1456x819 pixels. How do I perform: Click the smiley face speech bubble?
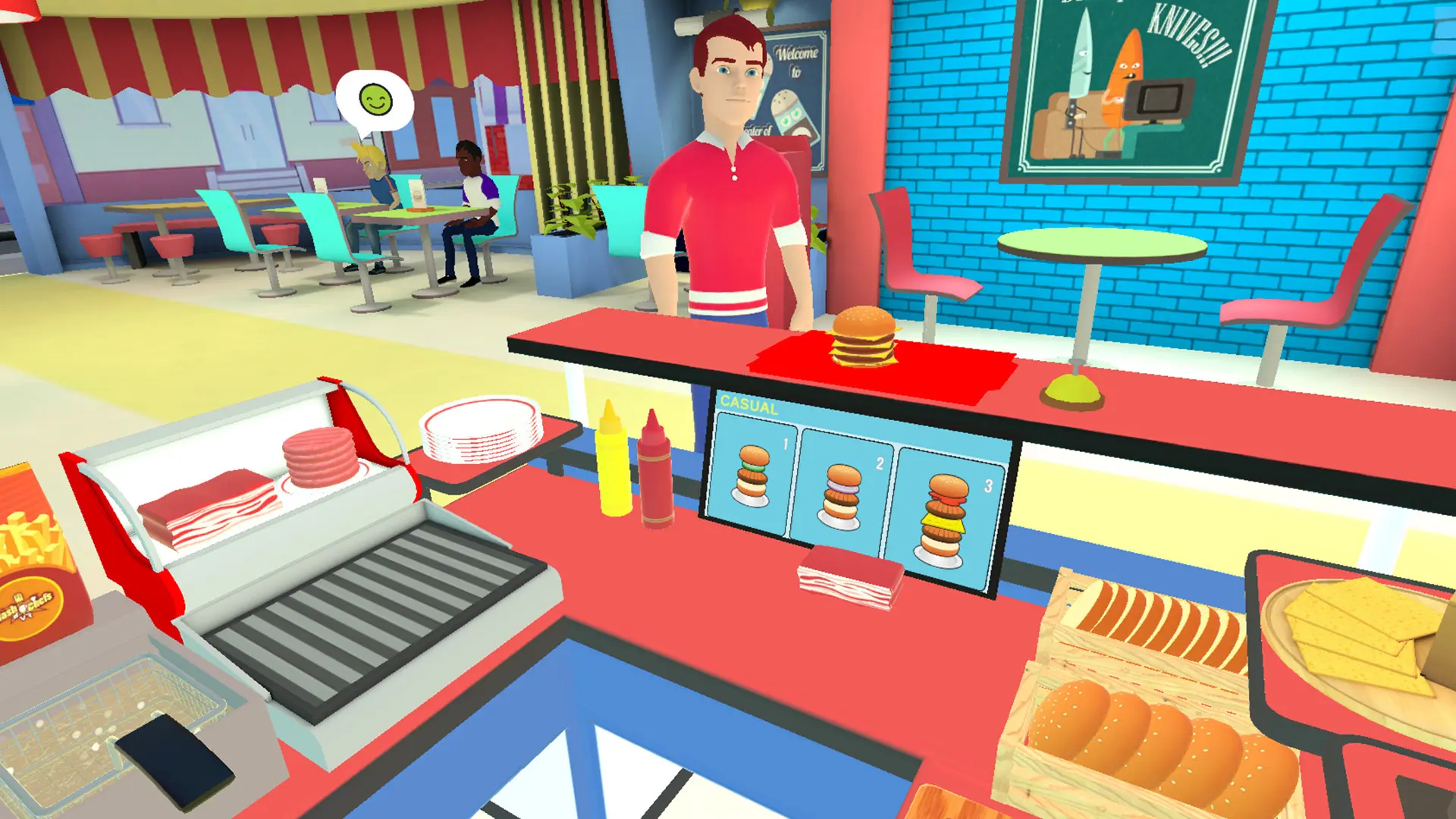point(375,101)
